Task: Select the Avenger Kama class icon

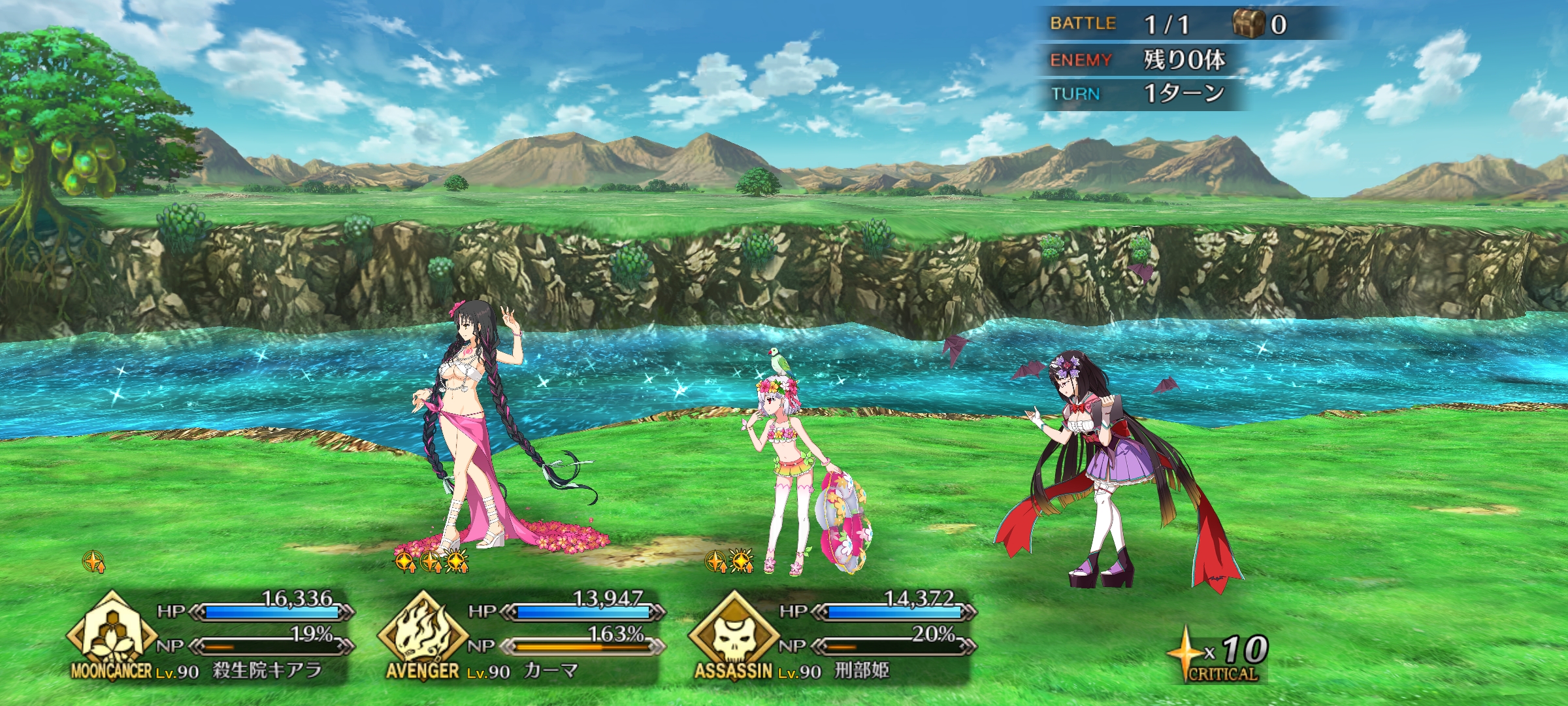Action: click(423, 634)
